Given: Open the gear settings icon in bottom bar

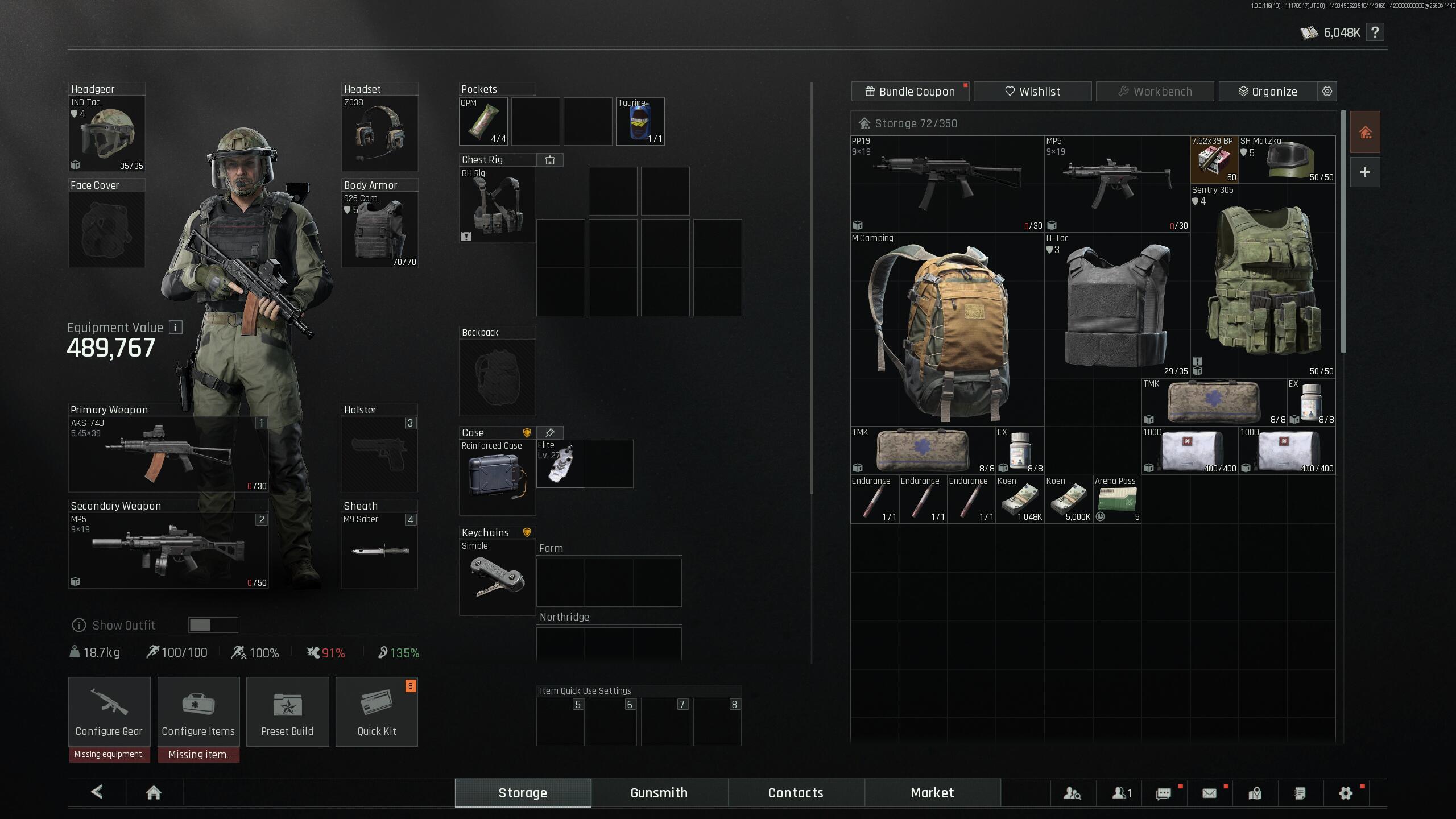Looking at the screenshot, I should (1345, 793).
